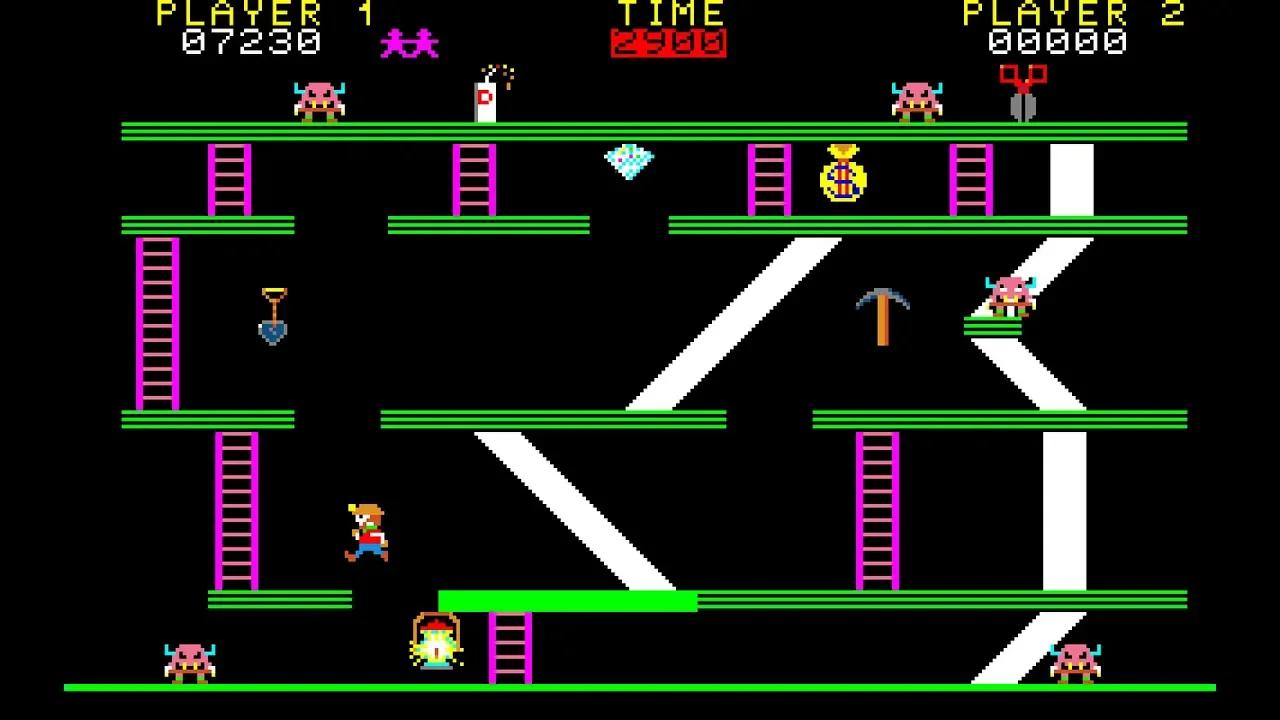The image size is (1280, 720).
Task: Click the glowing caged lantern near the bottom
Action: (436, 647)
